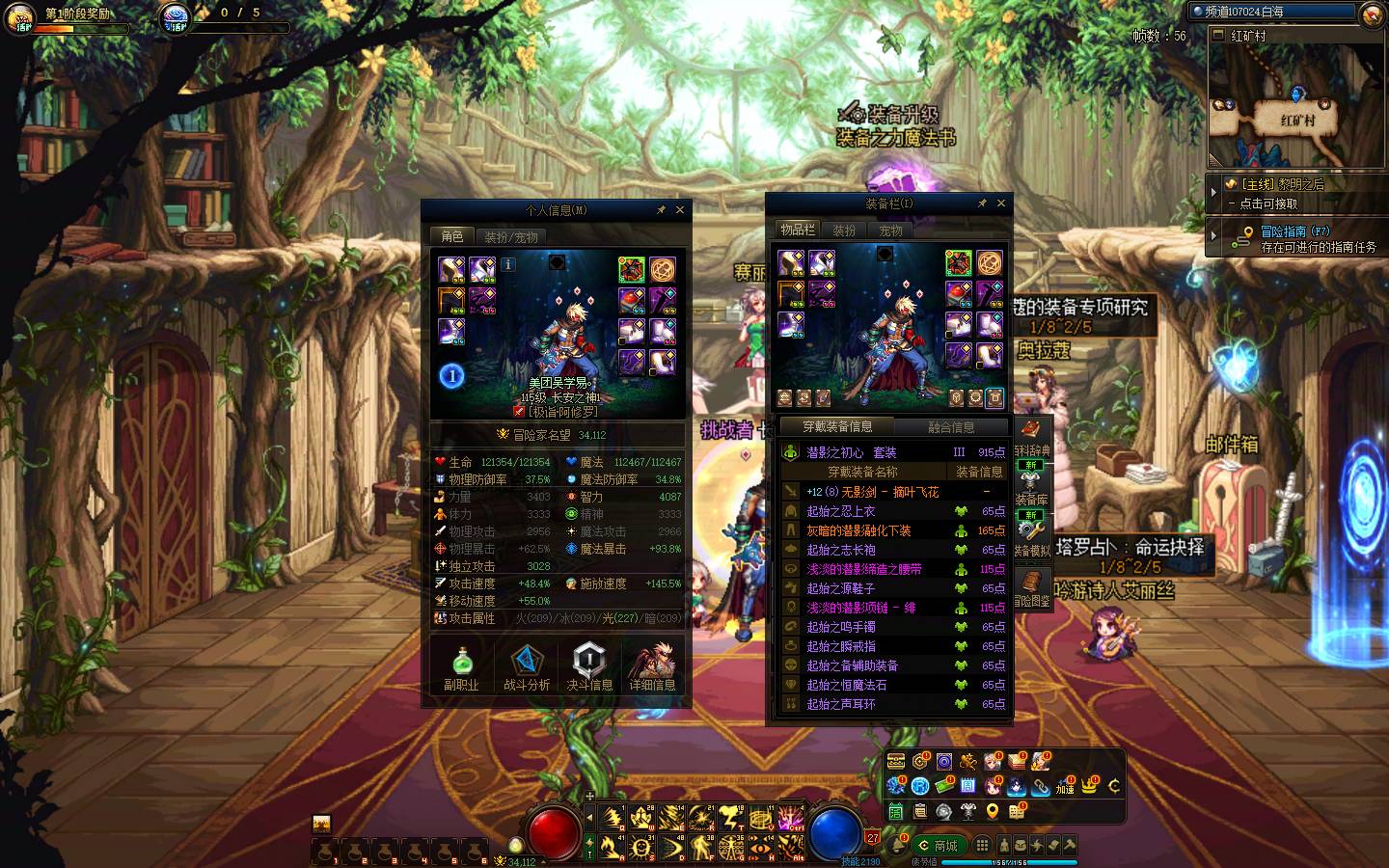Open 战斗分析 combat analysis
1389x868 pixels.
point(527,667)
